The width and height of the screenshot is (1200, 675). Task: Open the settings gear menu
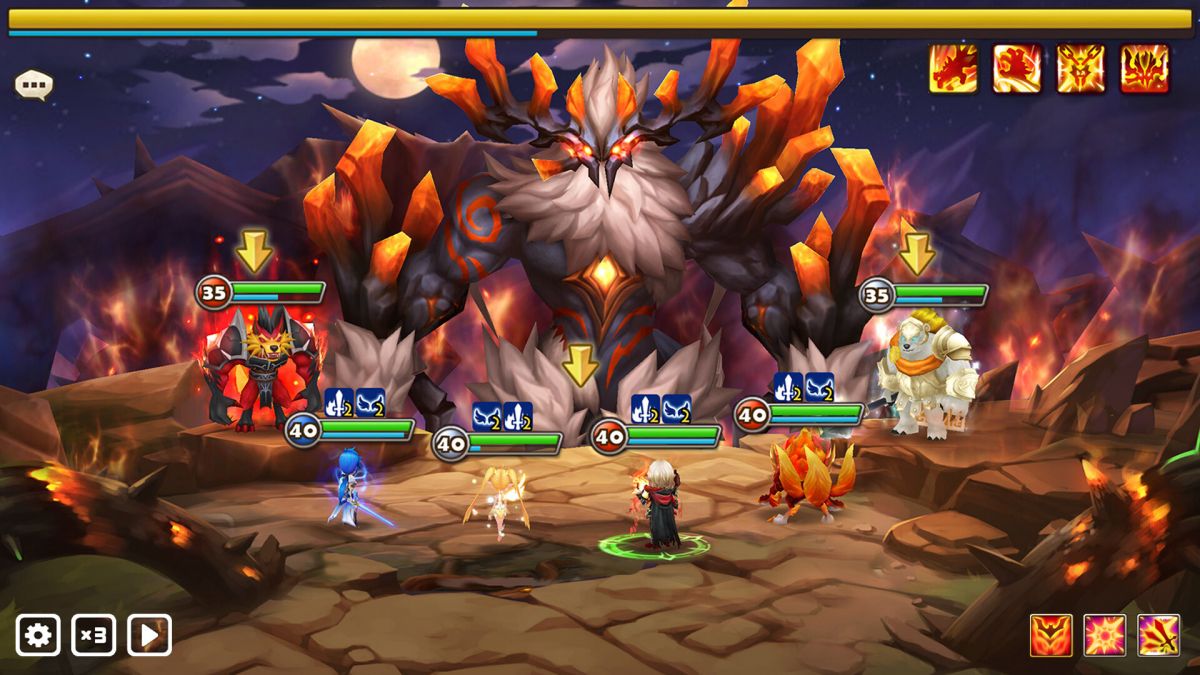pos(38,635)
